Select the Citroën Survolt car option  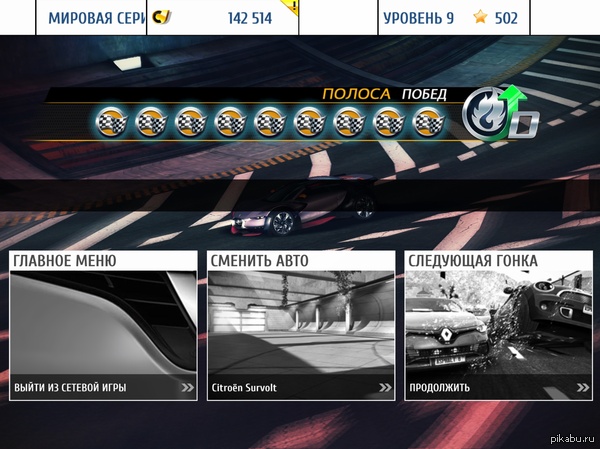[301, 387]
